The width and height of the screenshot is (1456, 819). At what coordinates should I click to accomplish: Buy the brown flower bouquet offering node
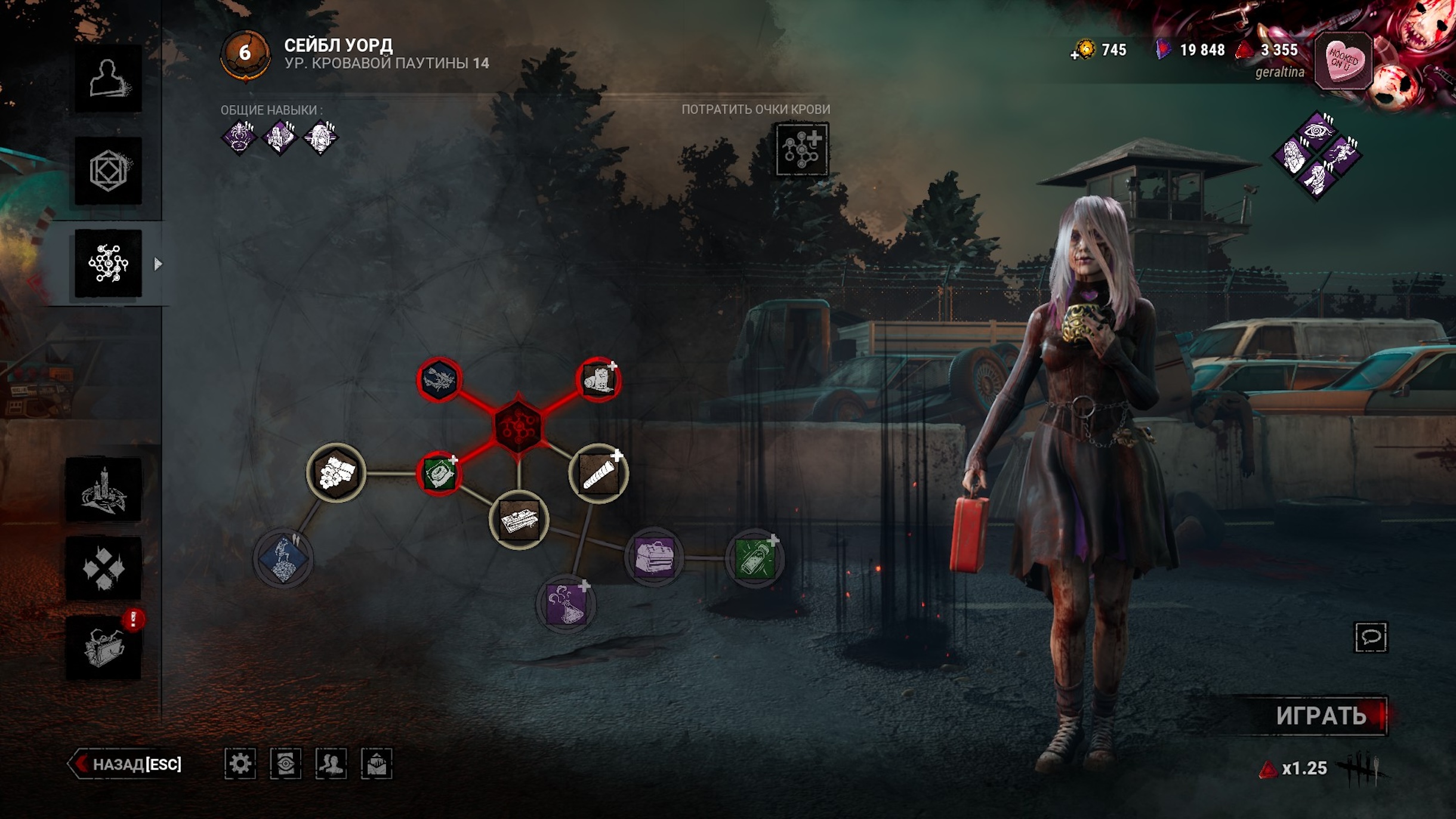(x=336, y=473)
